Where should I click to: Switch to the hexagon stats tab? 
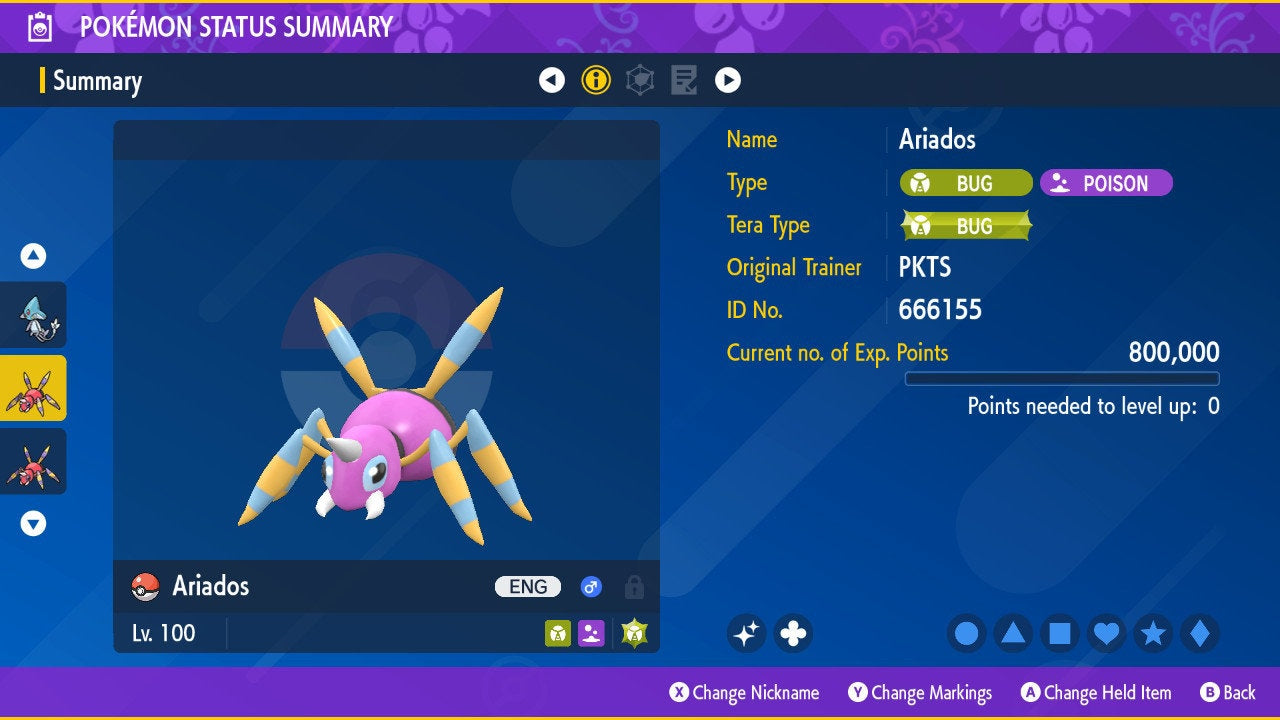click(640, 80)
